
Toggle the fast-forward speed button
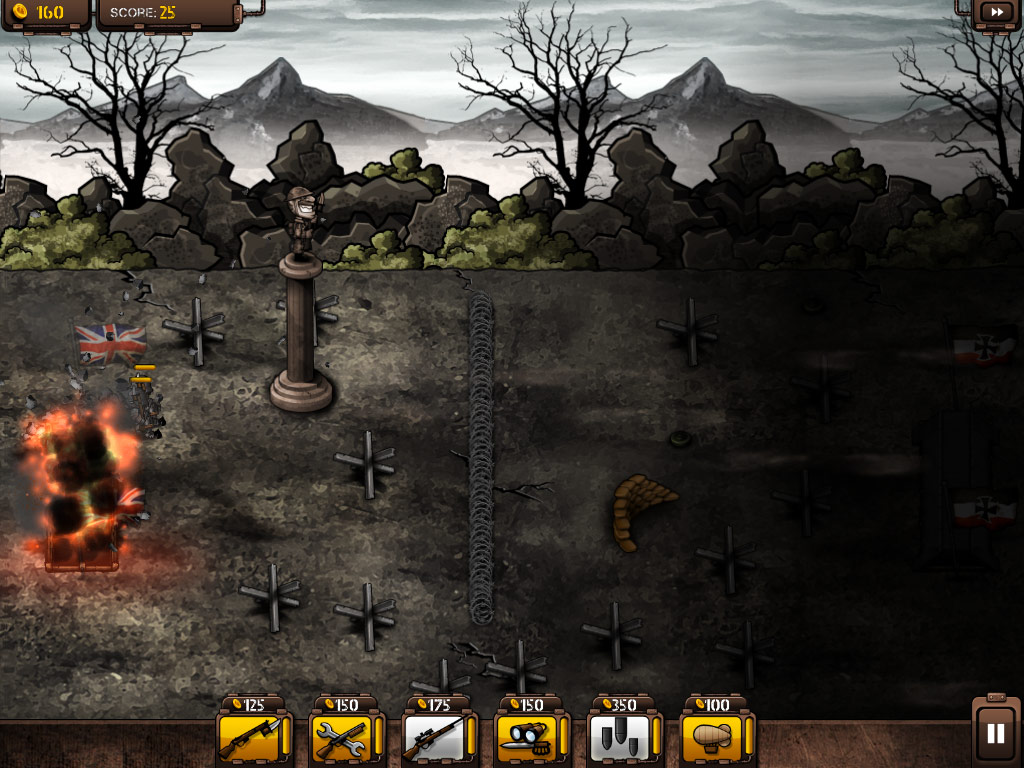click(997, 12)
